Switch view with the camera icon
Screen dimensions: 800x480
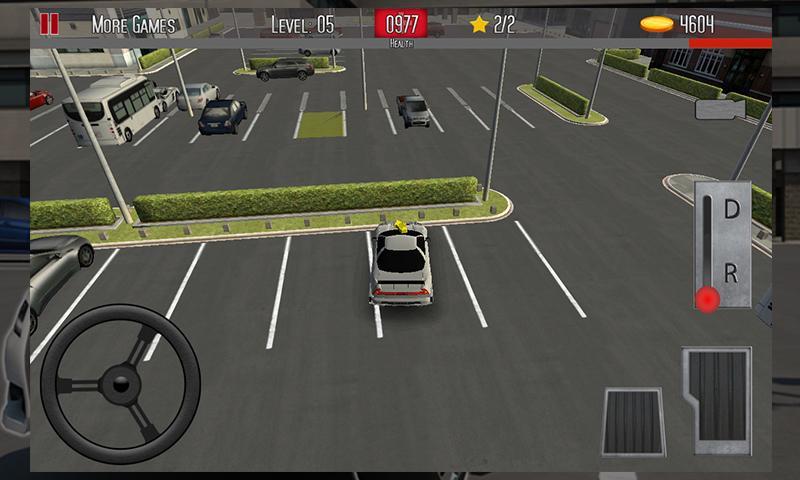pos(717,110)
